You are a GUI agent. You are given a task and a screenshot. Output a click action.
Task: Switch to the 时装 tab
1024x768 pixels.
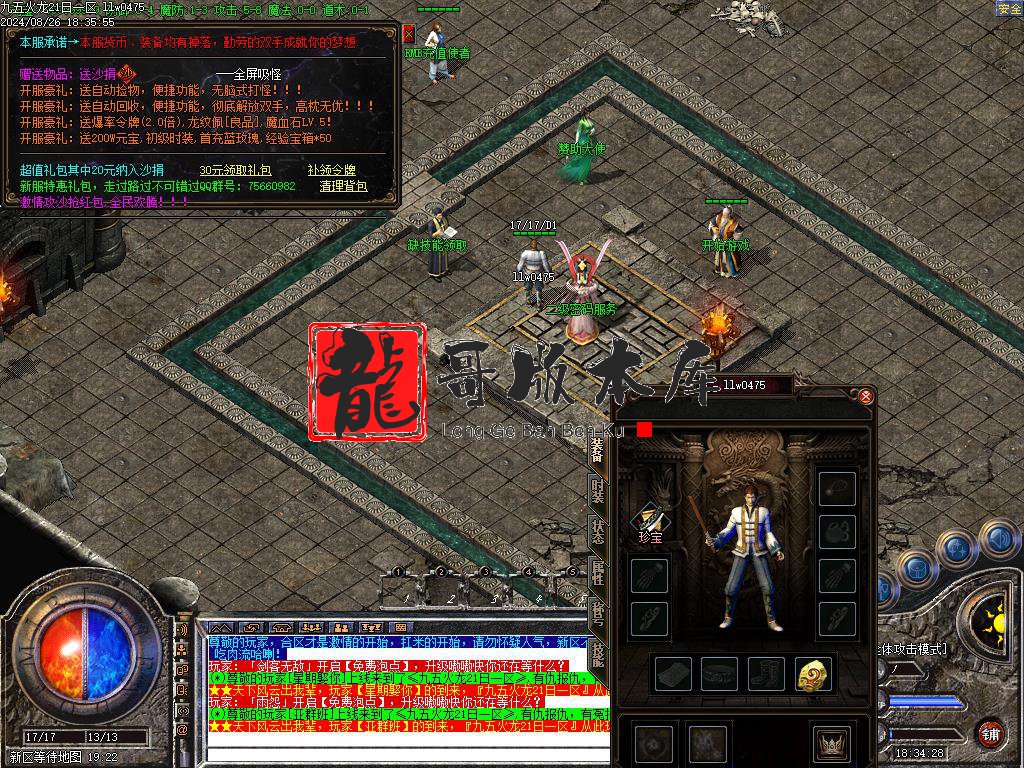tap(598, 490)
